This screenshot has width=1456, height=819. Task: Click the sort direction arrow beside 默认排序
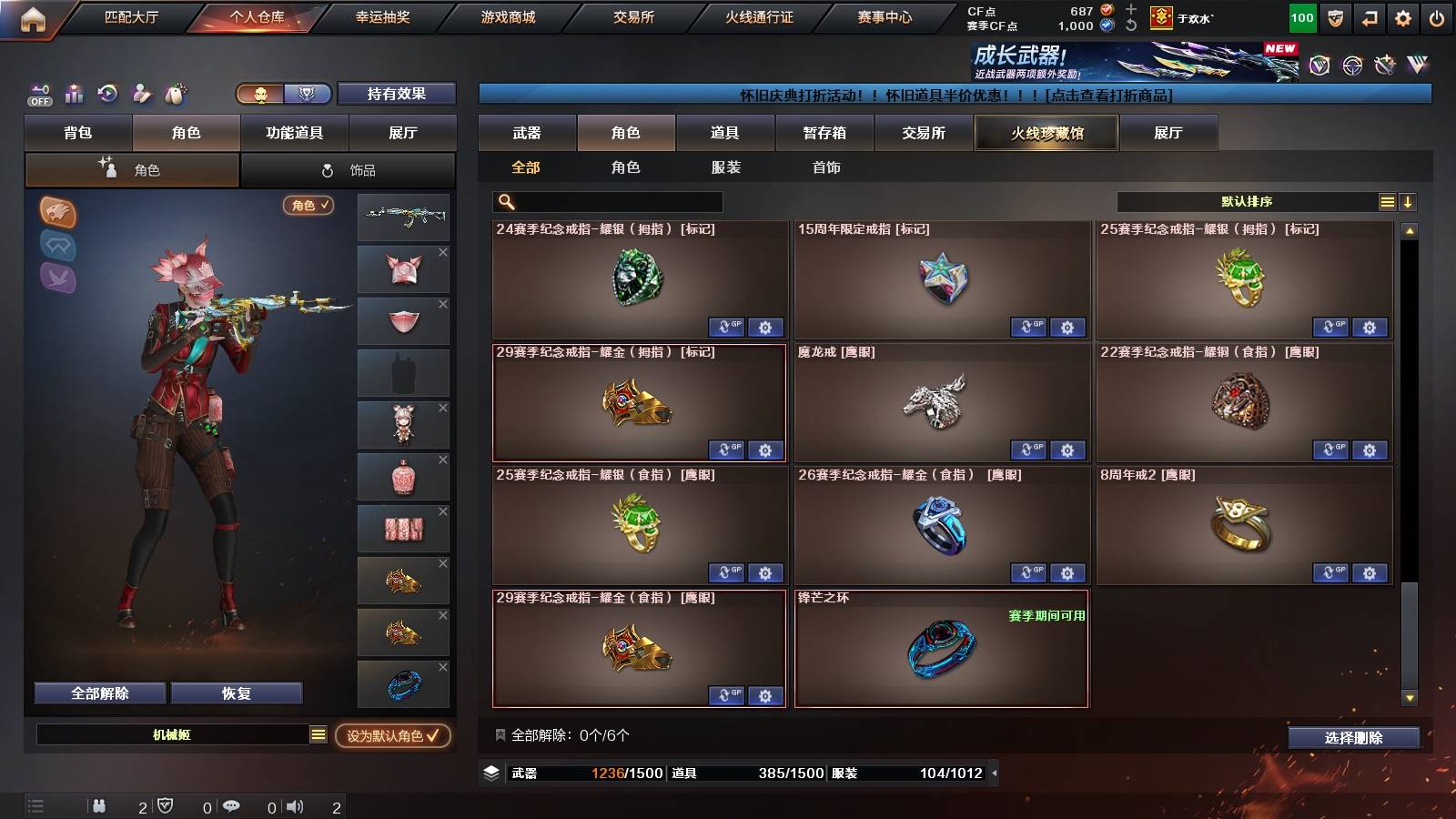pyautogui.click(x=1409, y=201)
